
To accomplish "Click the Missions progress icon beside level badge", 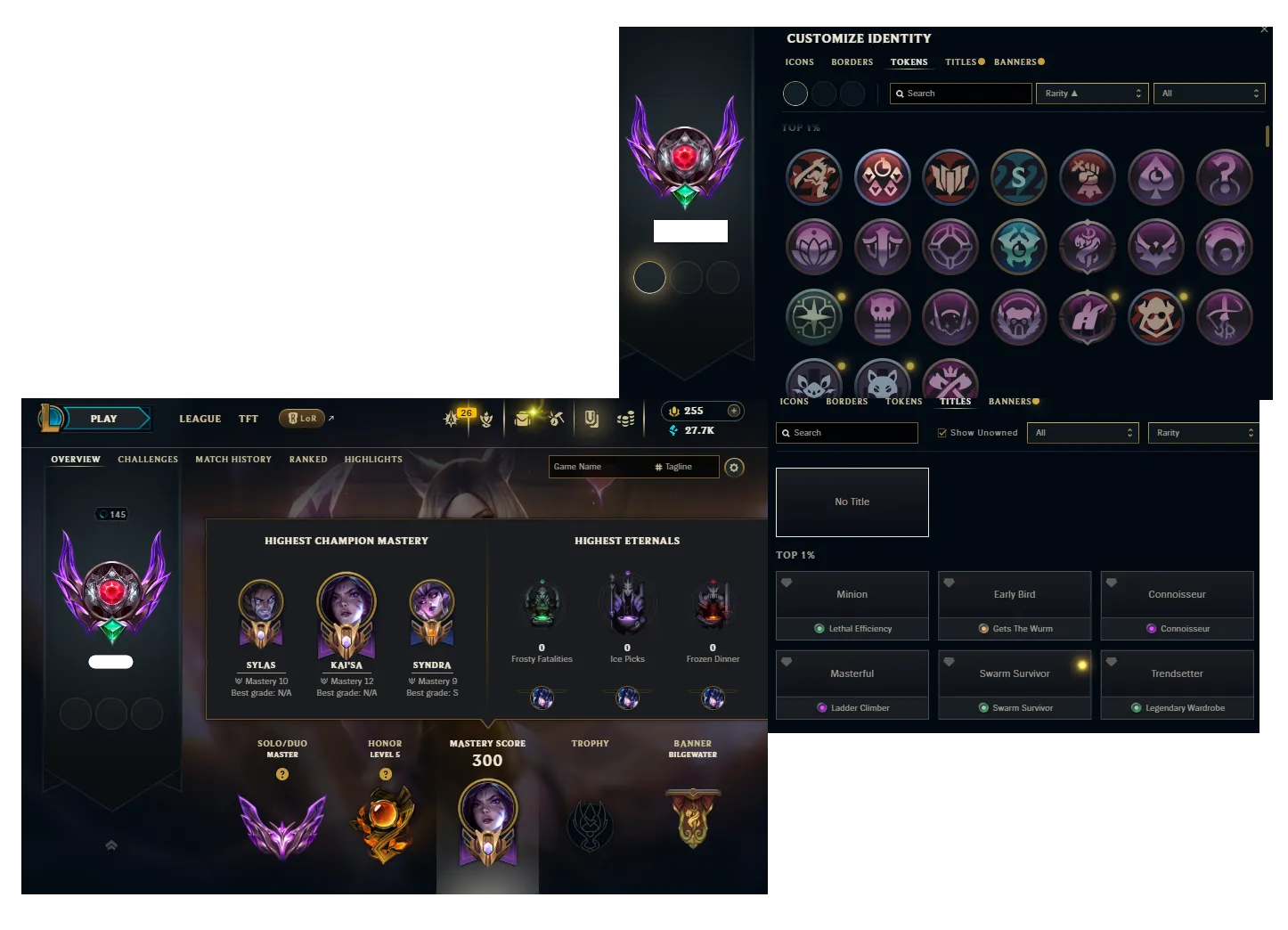I will click(452, 419).
